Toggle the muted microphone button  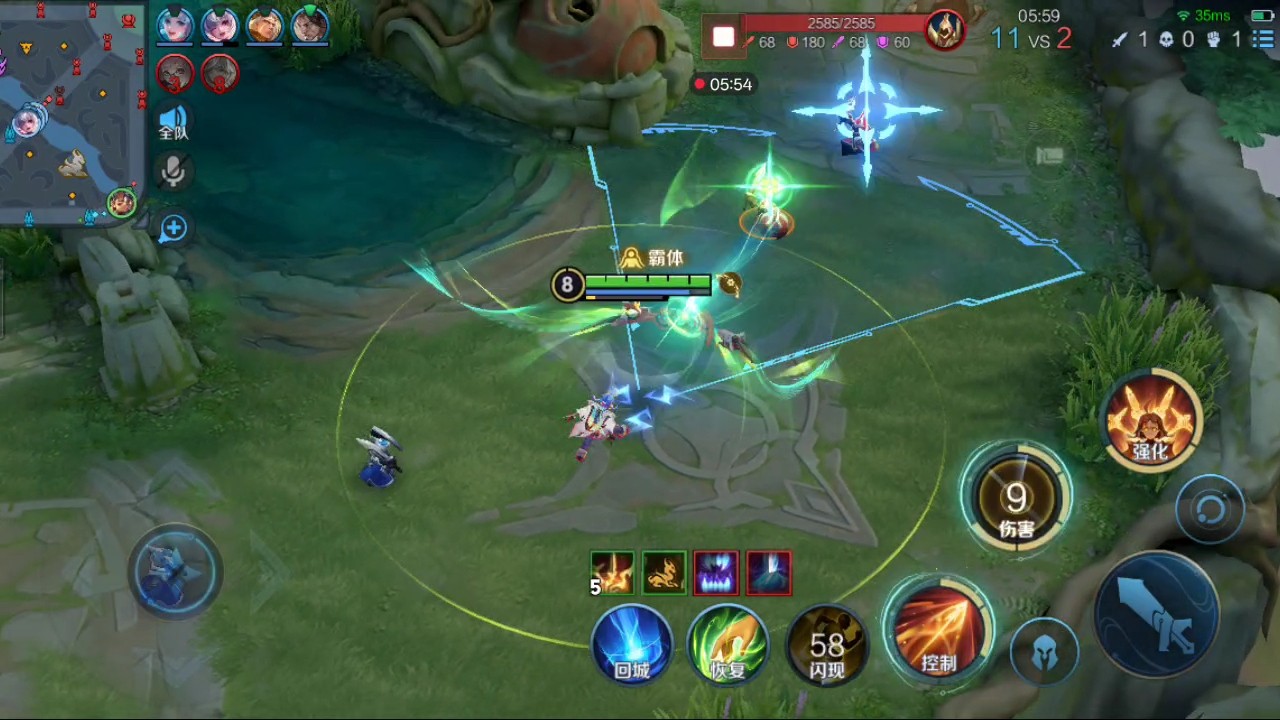[x=173, y=172]
